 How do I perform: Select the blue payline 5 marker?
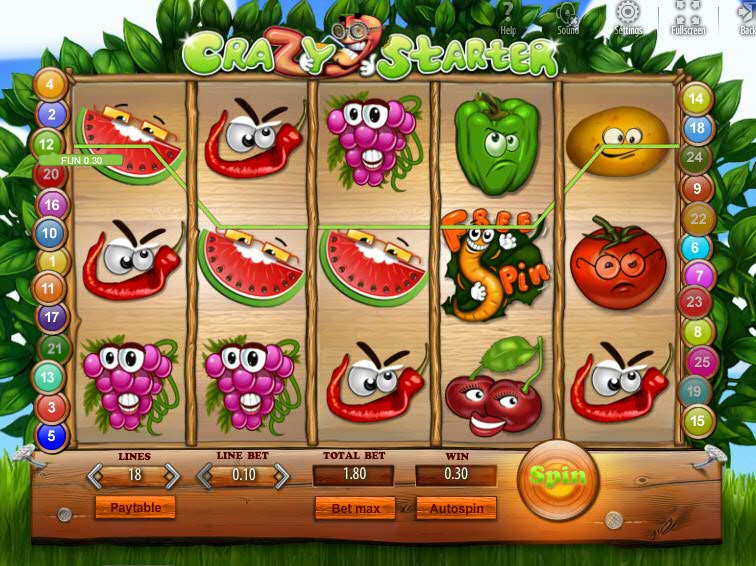50,436
